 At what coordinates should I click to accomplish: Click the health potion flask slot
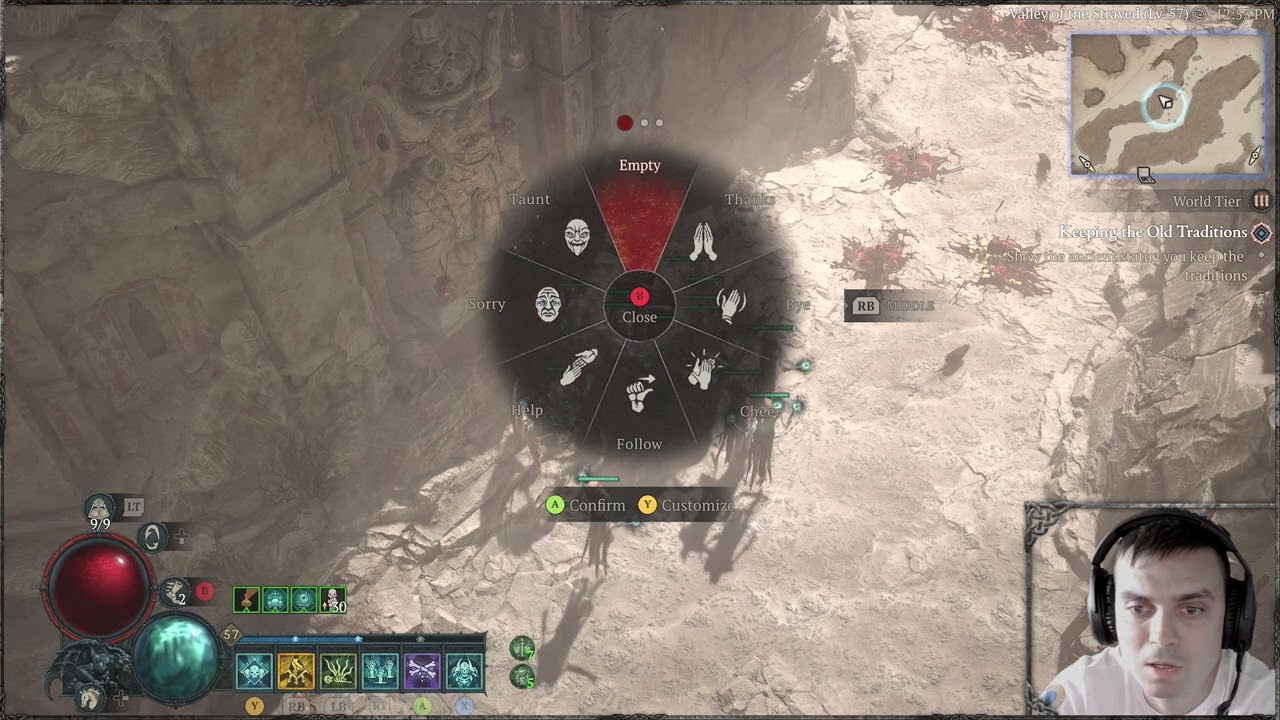[100, 507]
